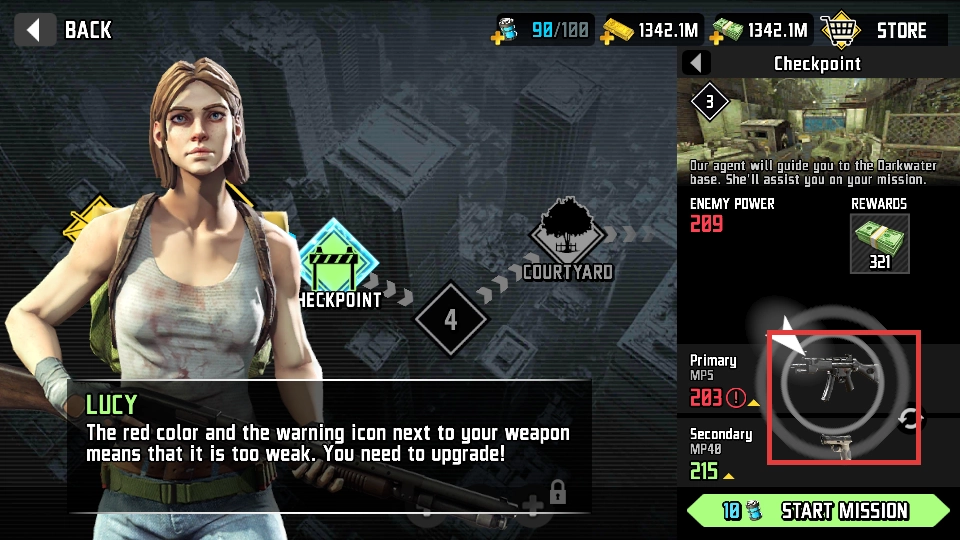Buy more gold bars
960x540 pixels.
click(x=607, y=37)
